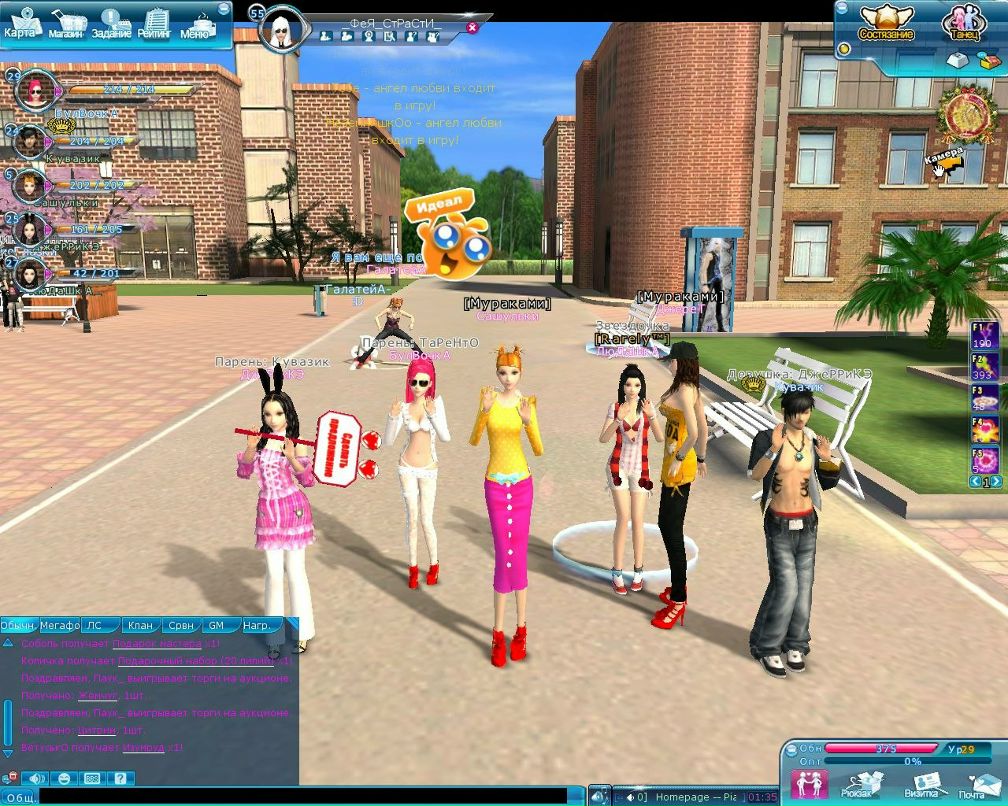The height and width of the screenshot is (806, 1008).
Task: Open the Визитка profile card
Action: coord(920,784)
